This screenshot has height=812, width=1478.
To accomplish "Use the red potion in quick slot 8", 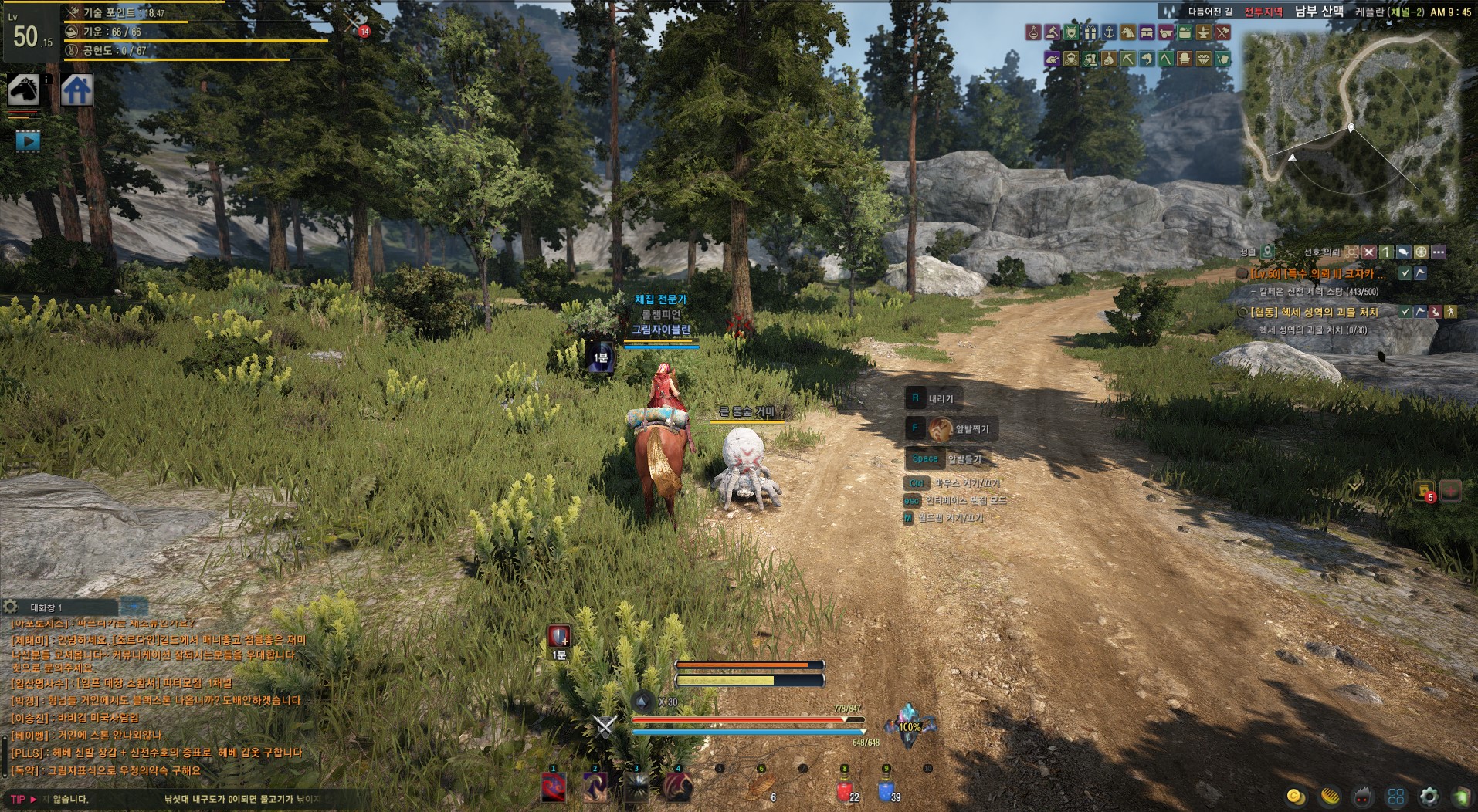I will point(844,790).
